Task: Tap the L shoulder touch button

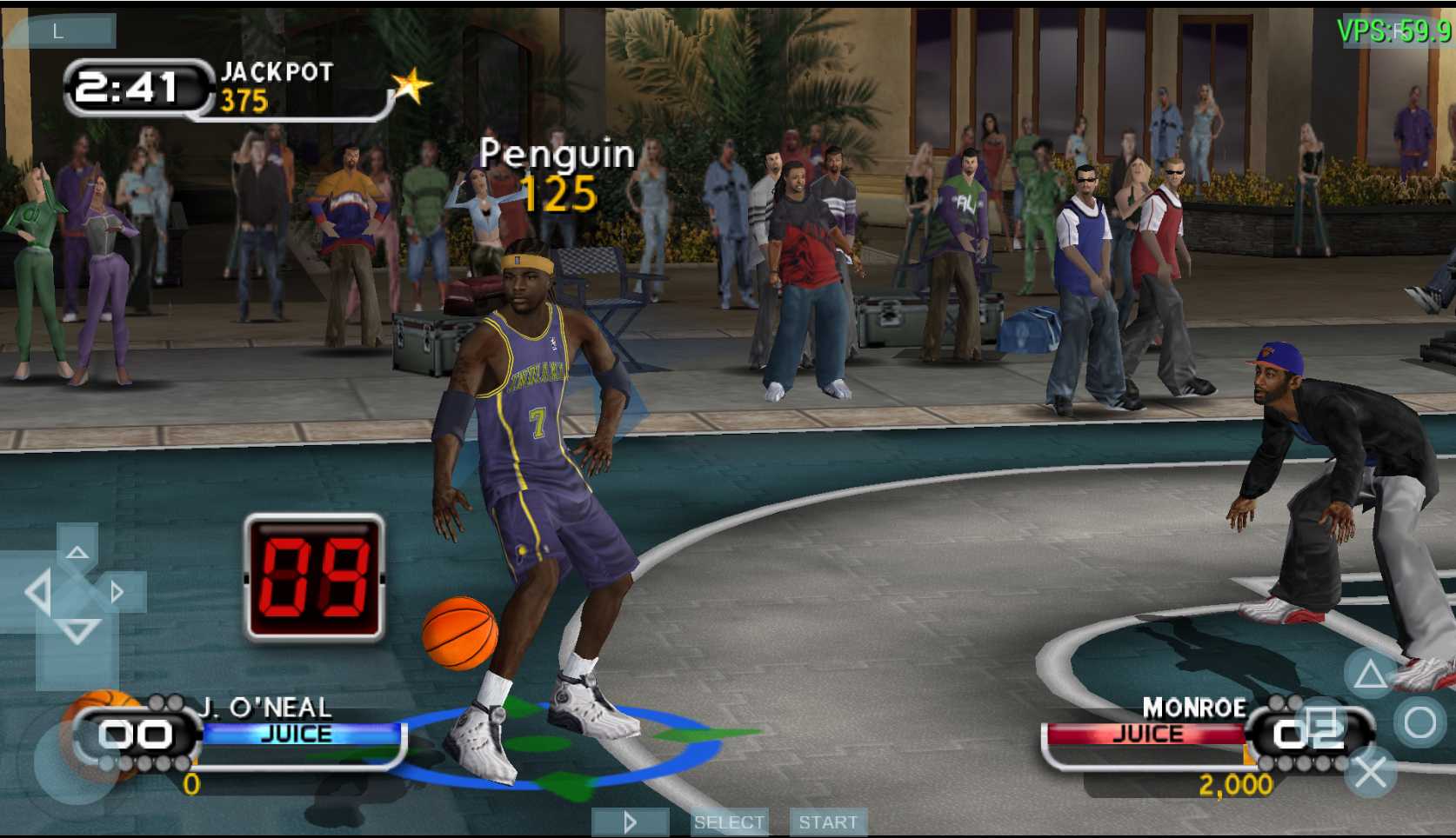Action: click(x=59, y=31)
